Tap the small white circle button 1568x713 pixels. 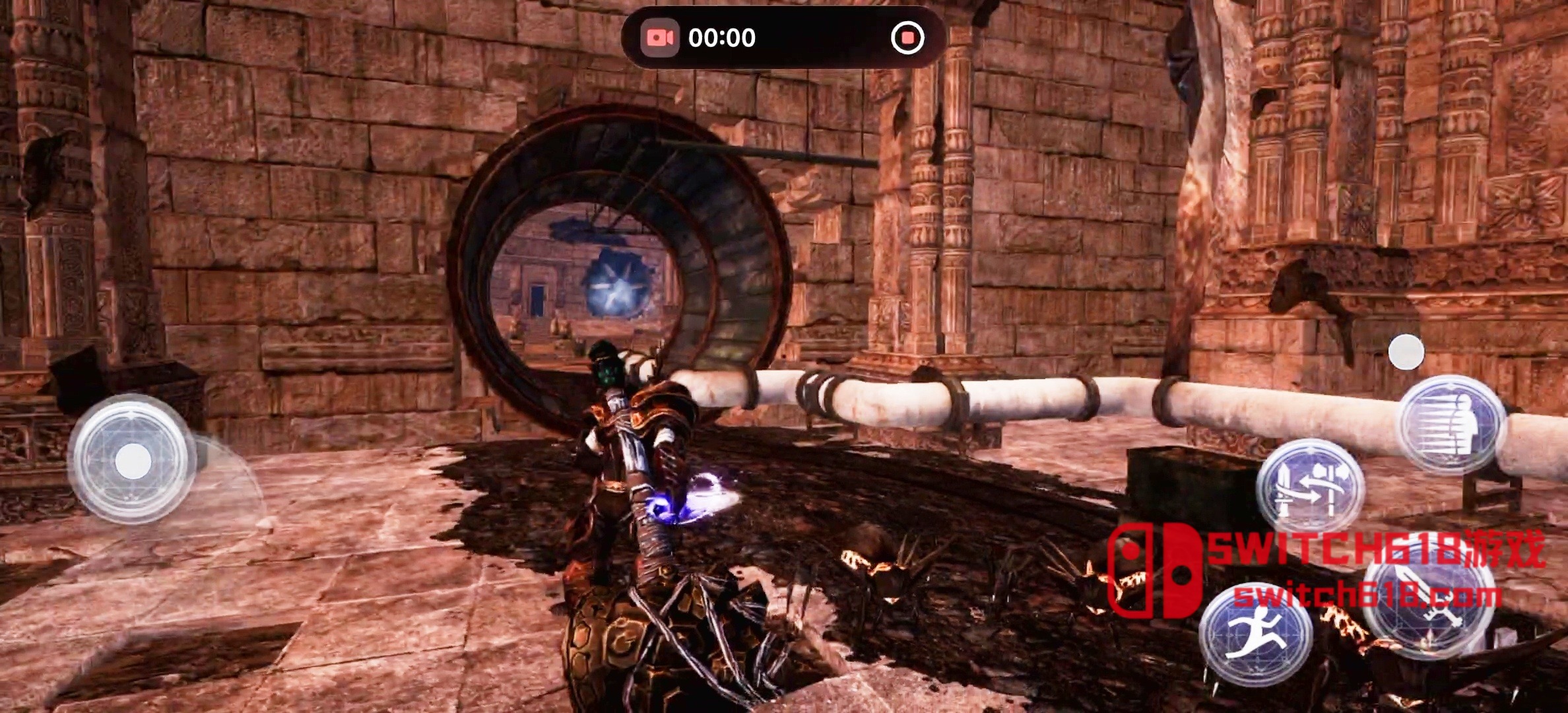click(1406, 352)
